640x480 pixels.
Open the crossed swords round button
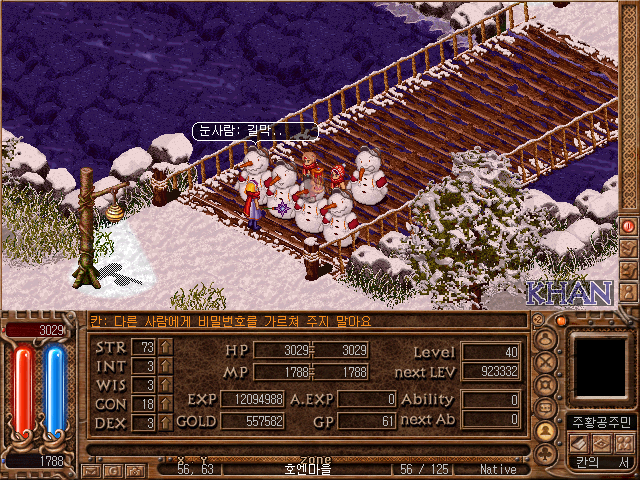(x=546, y=362)
